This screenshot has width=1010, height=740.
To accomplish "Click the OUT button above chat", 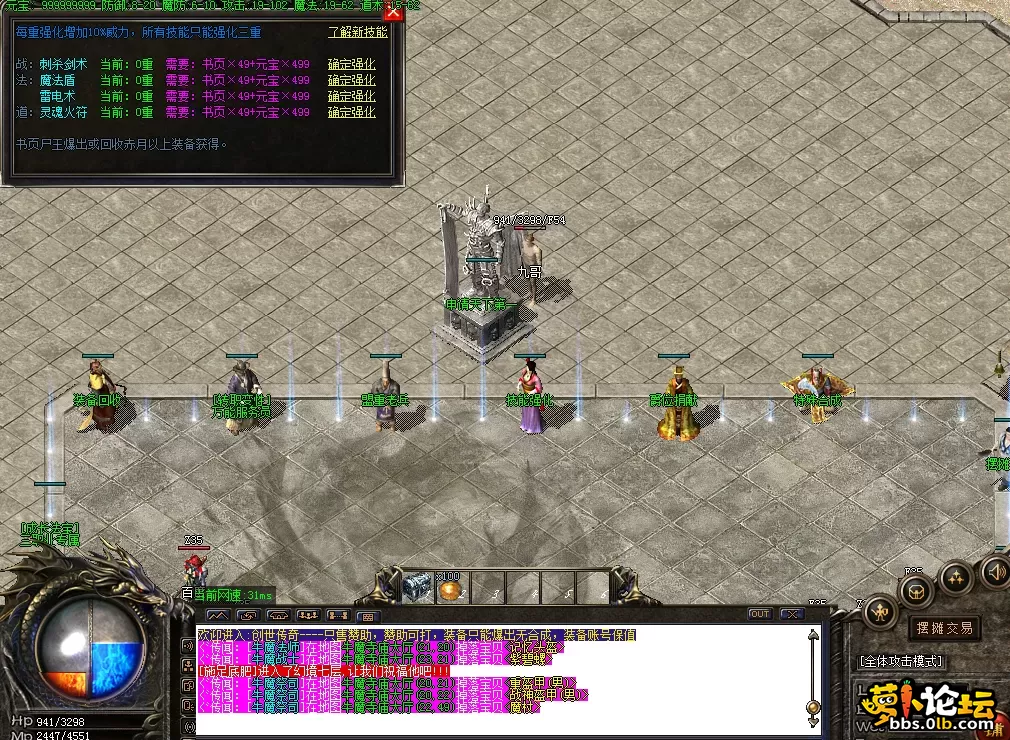I will coord(760,614).
